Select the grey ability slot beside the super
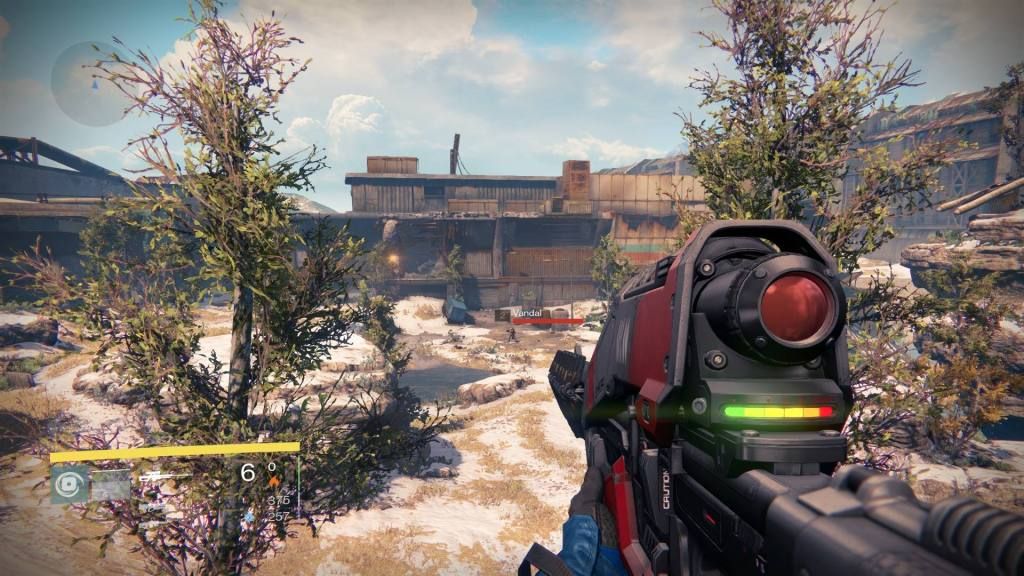 (x=111, y=485)
